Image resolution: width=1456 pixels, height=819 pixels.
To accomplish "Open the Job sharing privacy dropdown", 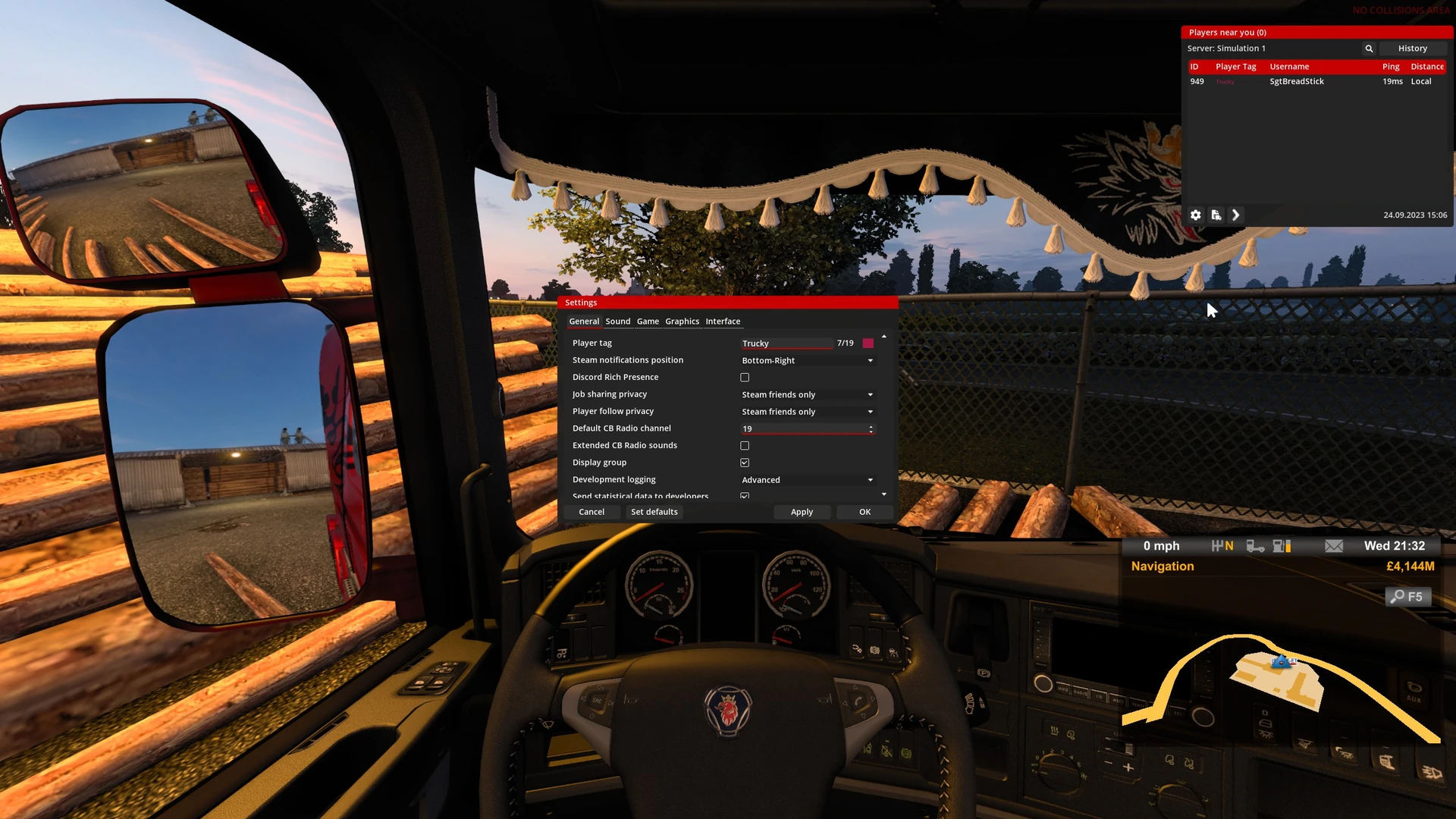I will pos(807,395).
